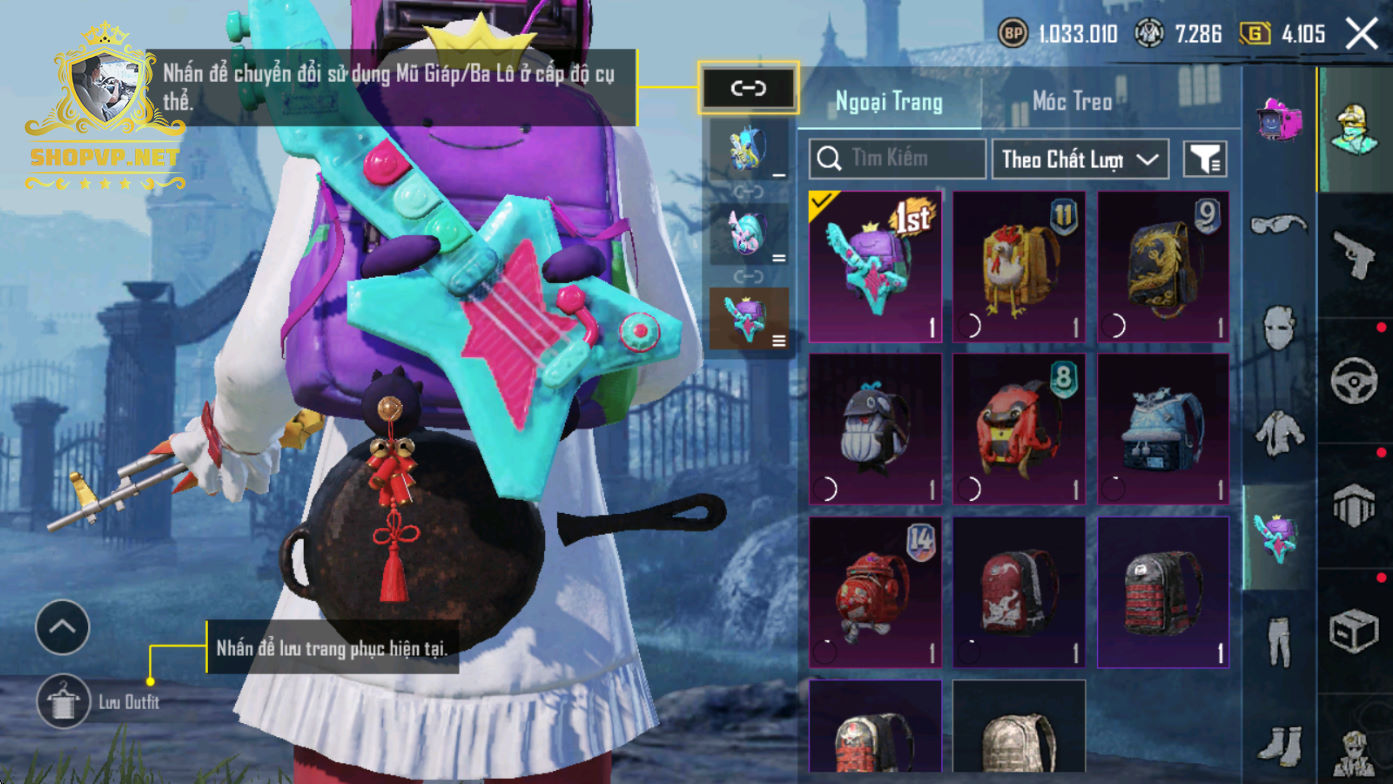This screenshot has width=1393, height=784.
Task: Toggle the helmet/backpack level link button
Action: coord(748,88)
